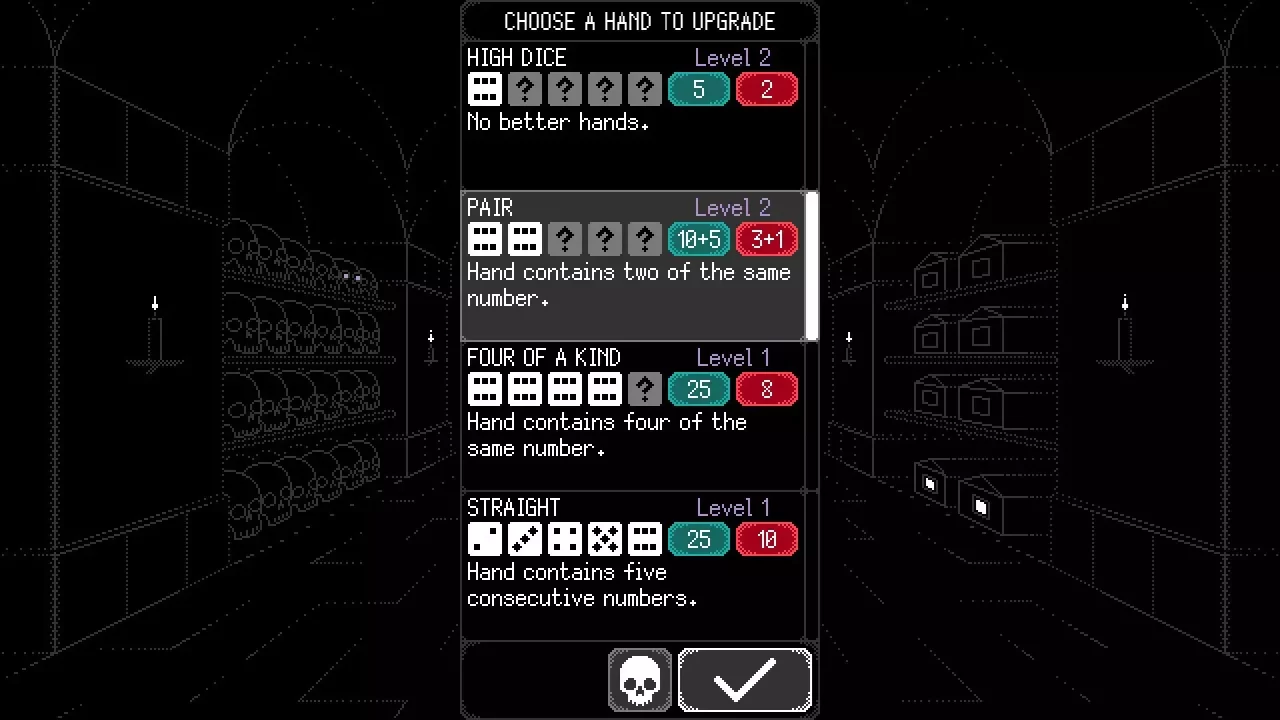Image resolution: width=1280 pixels, height=720 pixels.
Task: Click the question-mark die in Four of a Kind
Action: pos(644,389)
